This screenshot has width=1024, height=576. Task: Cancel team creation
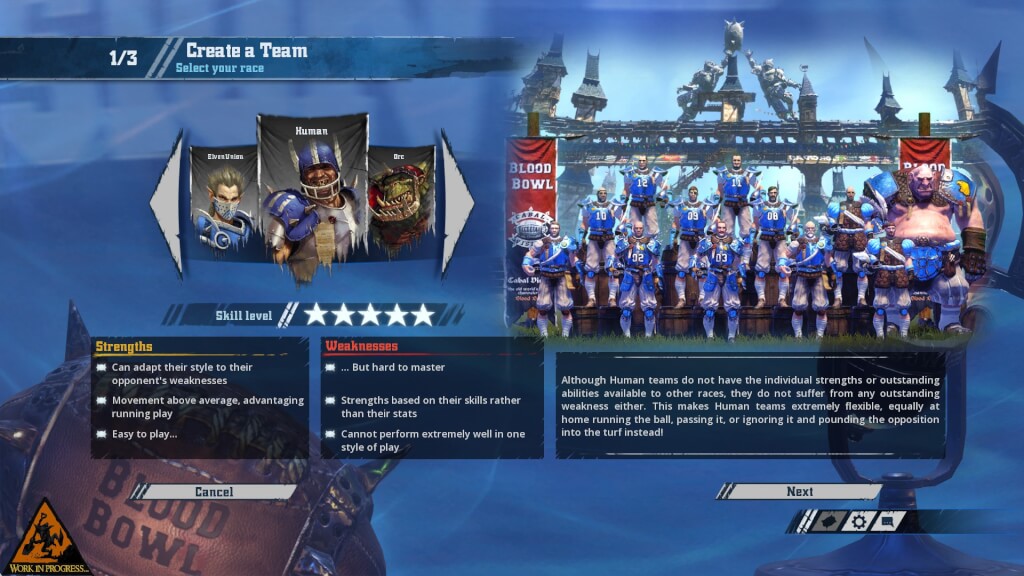point(214,492)
